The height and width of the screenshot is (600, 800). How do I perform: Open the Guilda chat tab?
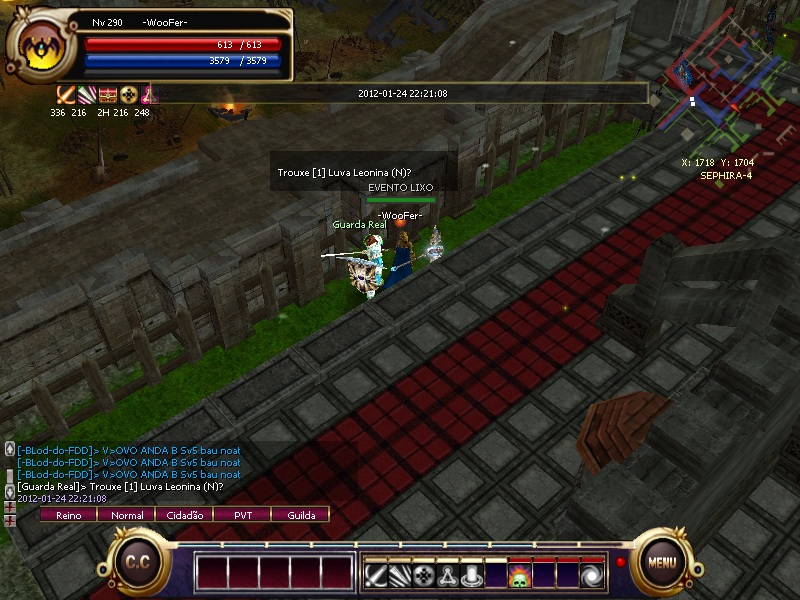(x=301, y=515)
